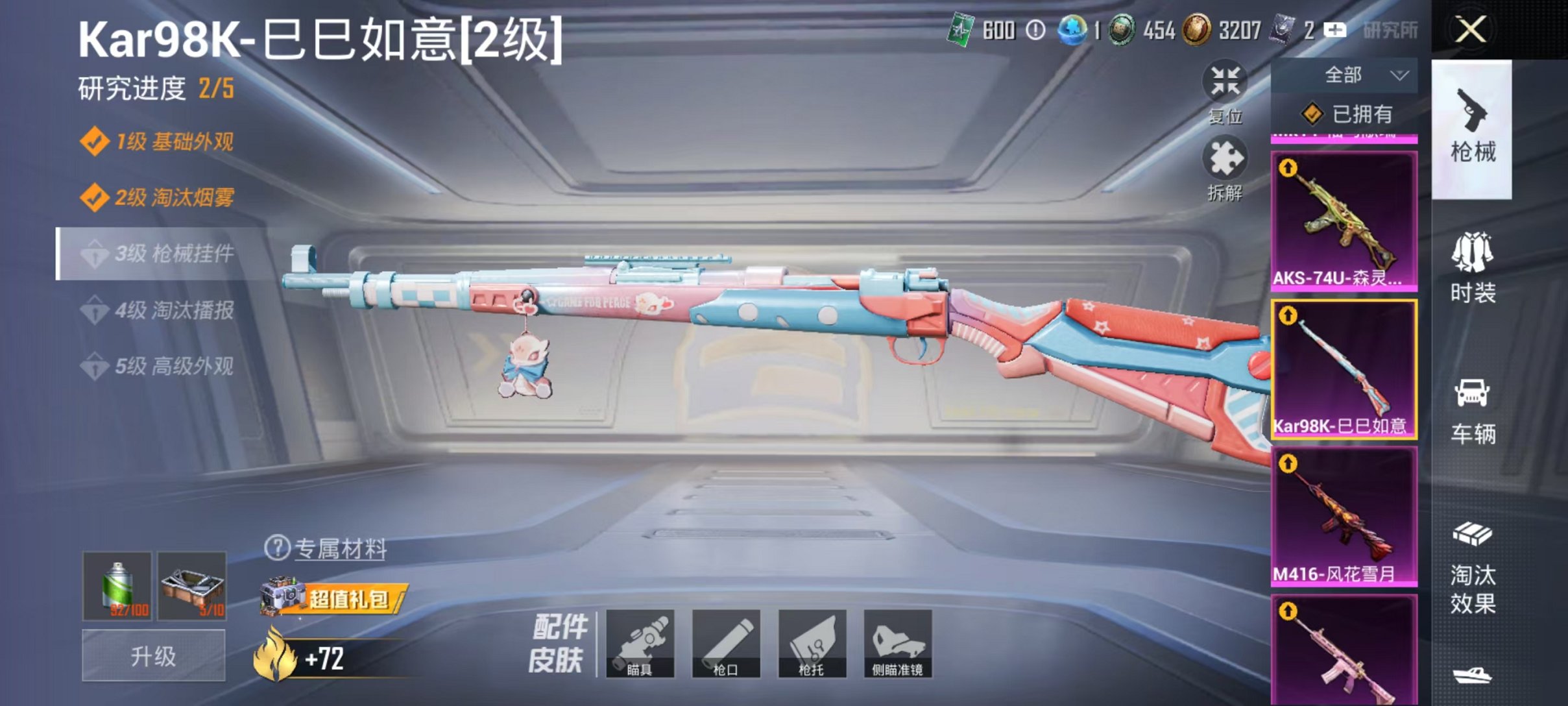Reset the weapon view with 复位

coord(1225,91)
